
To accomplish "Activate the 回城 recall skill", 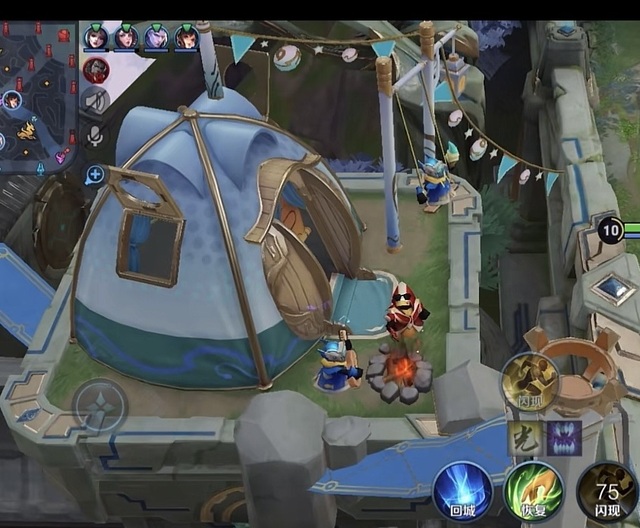I will pyautogui.click(x=462, y=491).
